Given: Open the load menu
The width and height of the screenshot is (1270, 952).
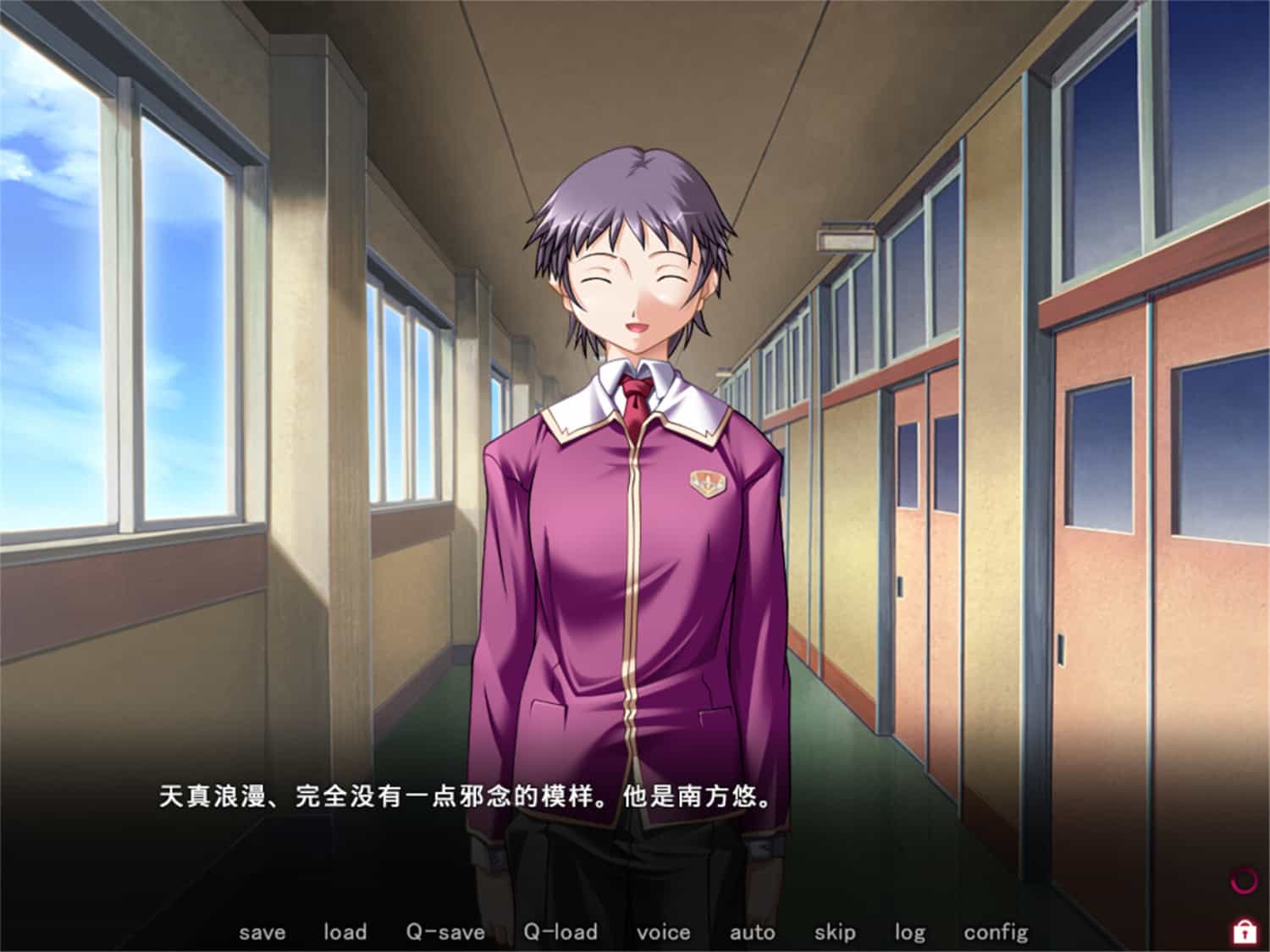Looking at the screenshot, I should coord(345,931).
